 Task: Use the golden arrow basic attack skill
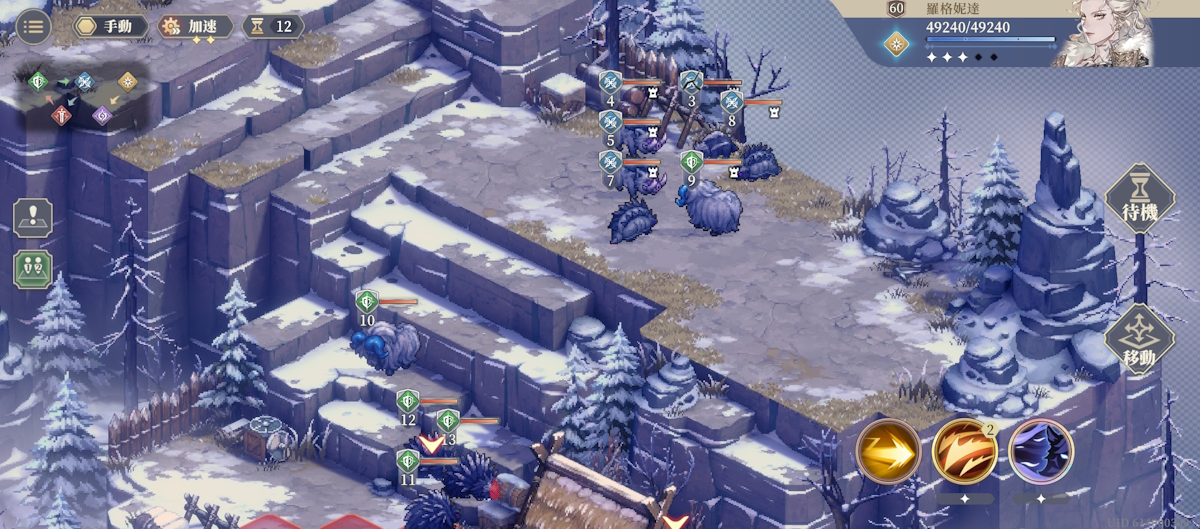pos(888,452)
